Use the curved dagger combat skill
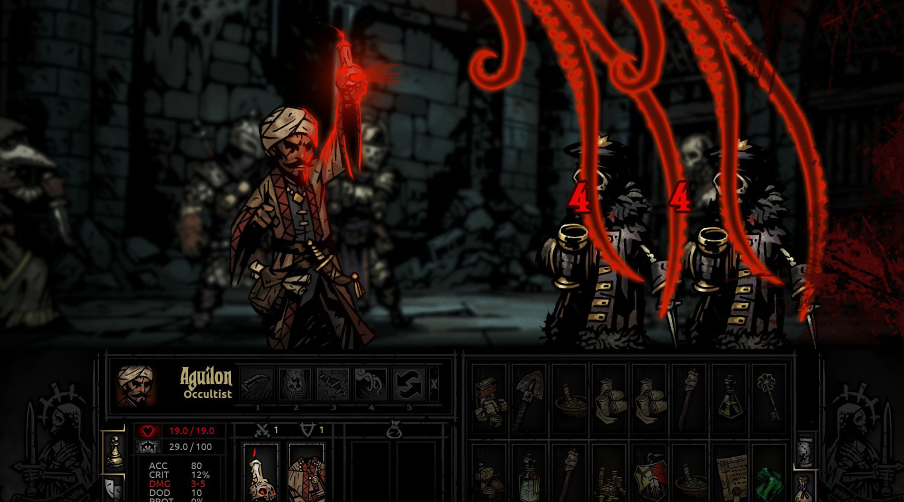The image size is (904, 502). [256, 384]
